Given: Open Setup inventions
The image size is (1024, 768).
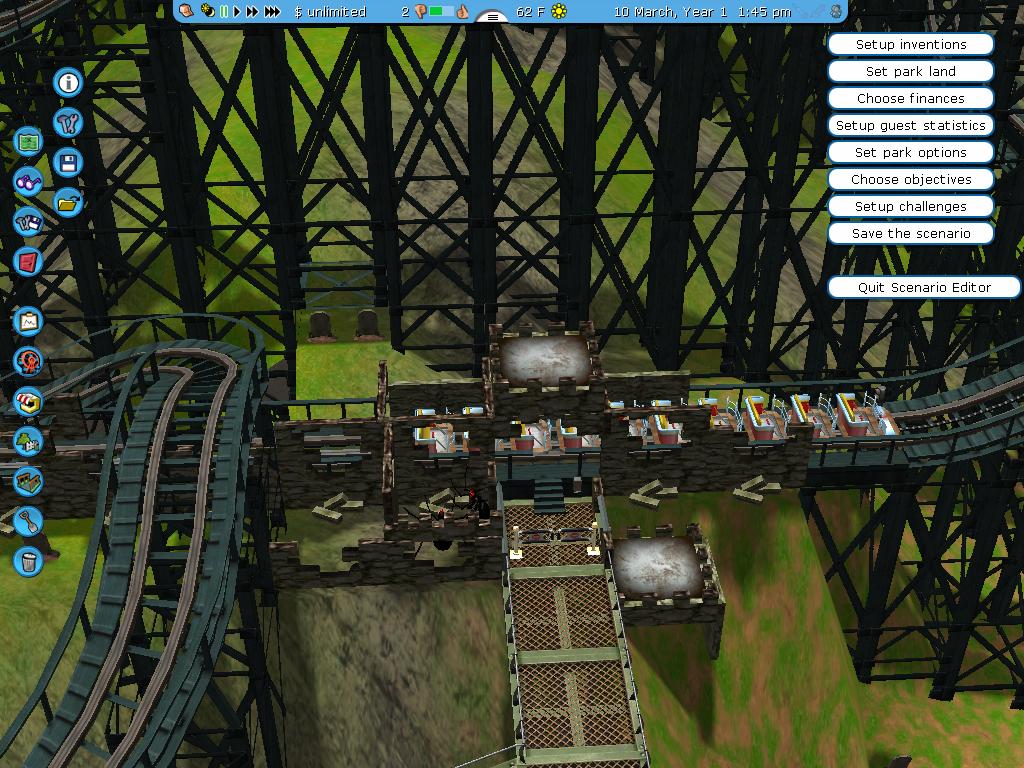Looking at the screenshot, I should click(910, 45).
